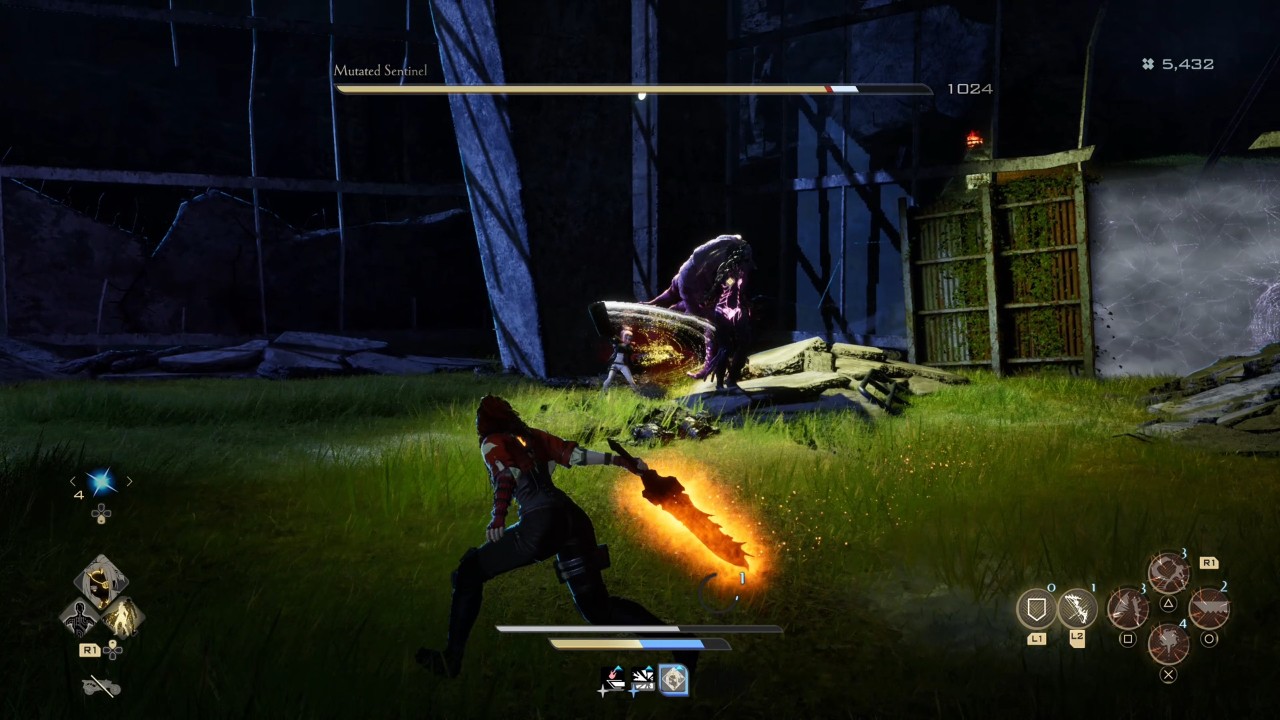Activate the dodge ability bound to L2
Viewport: 1280px width, 720px height.
(x=1078, y=610)
